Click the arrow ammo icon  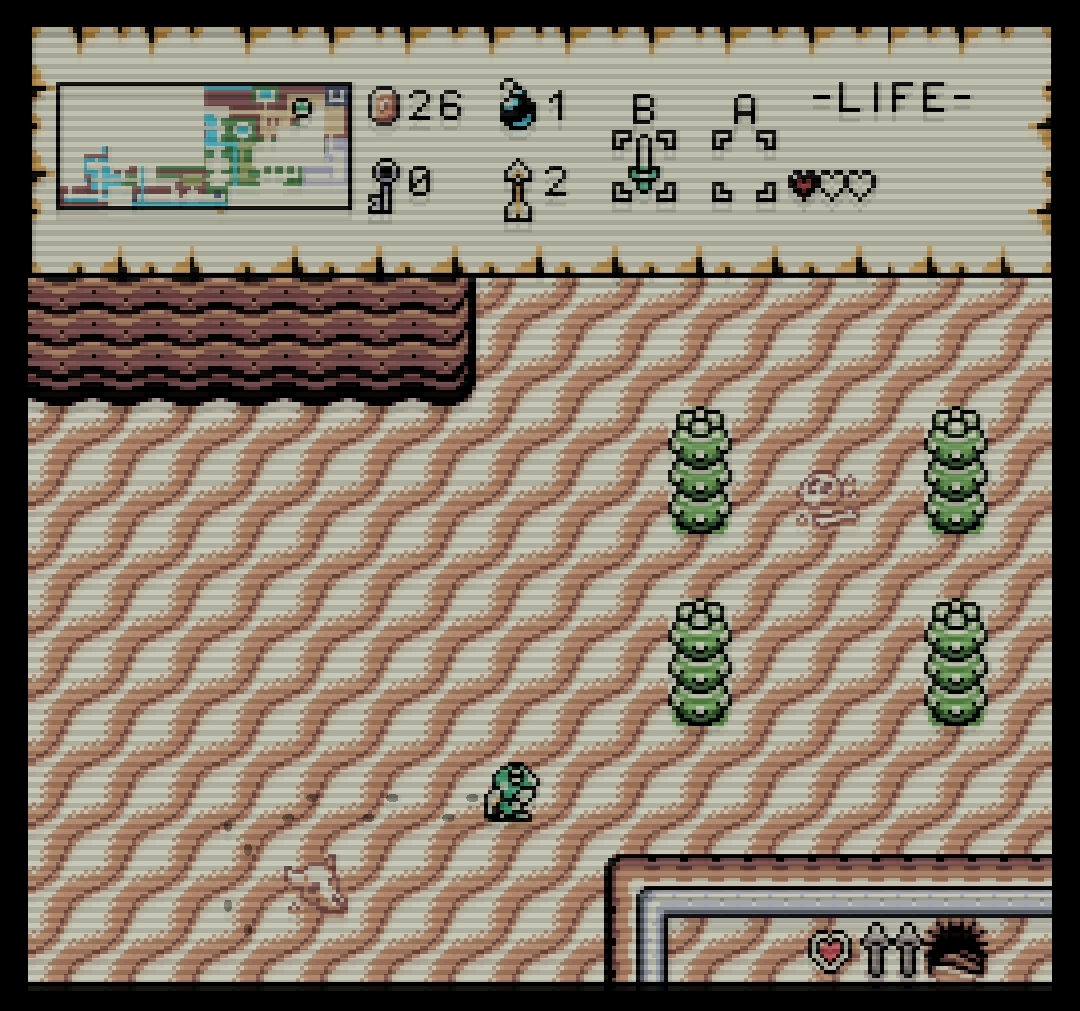point(518,187)
